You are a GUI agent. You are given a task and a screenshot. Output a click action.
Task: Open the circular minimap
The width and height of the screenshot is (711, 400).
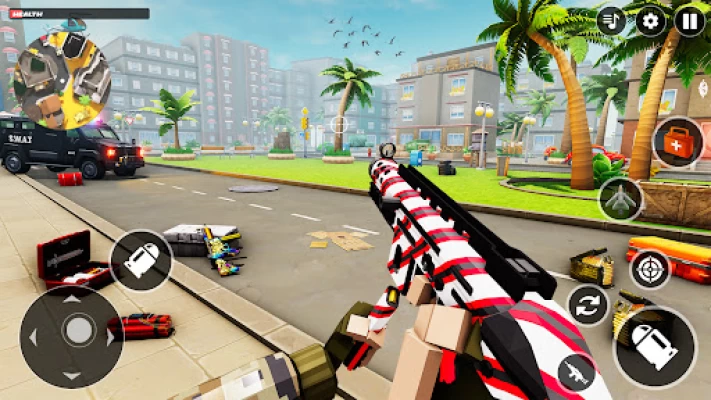coord(62,80)
